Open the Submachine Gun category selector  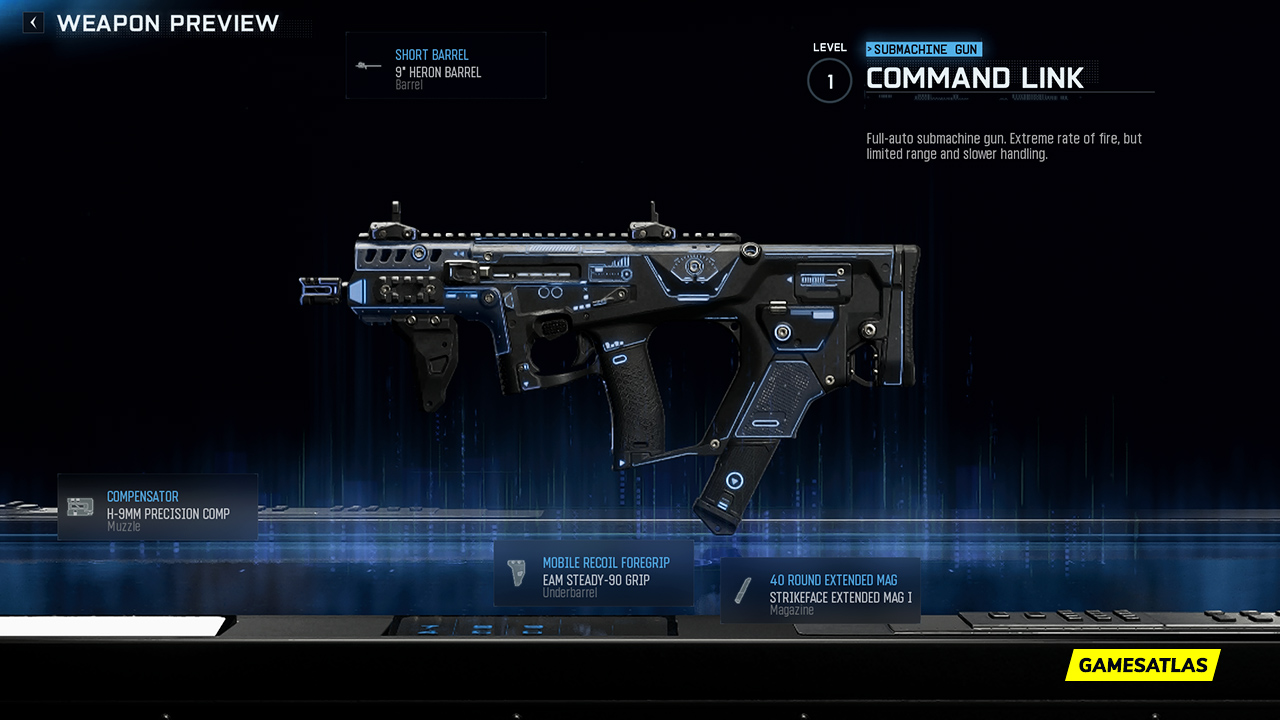(x=922, y=48)
